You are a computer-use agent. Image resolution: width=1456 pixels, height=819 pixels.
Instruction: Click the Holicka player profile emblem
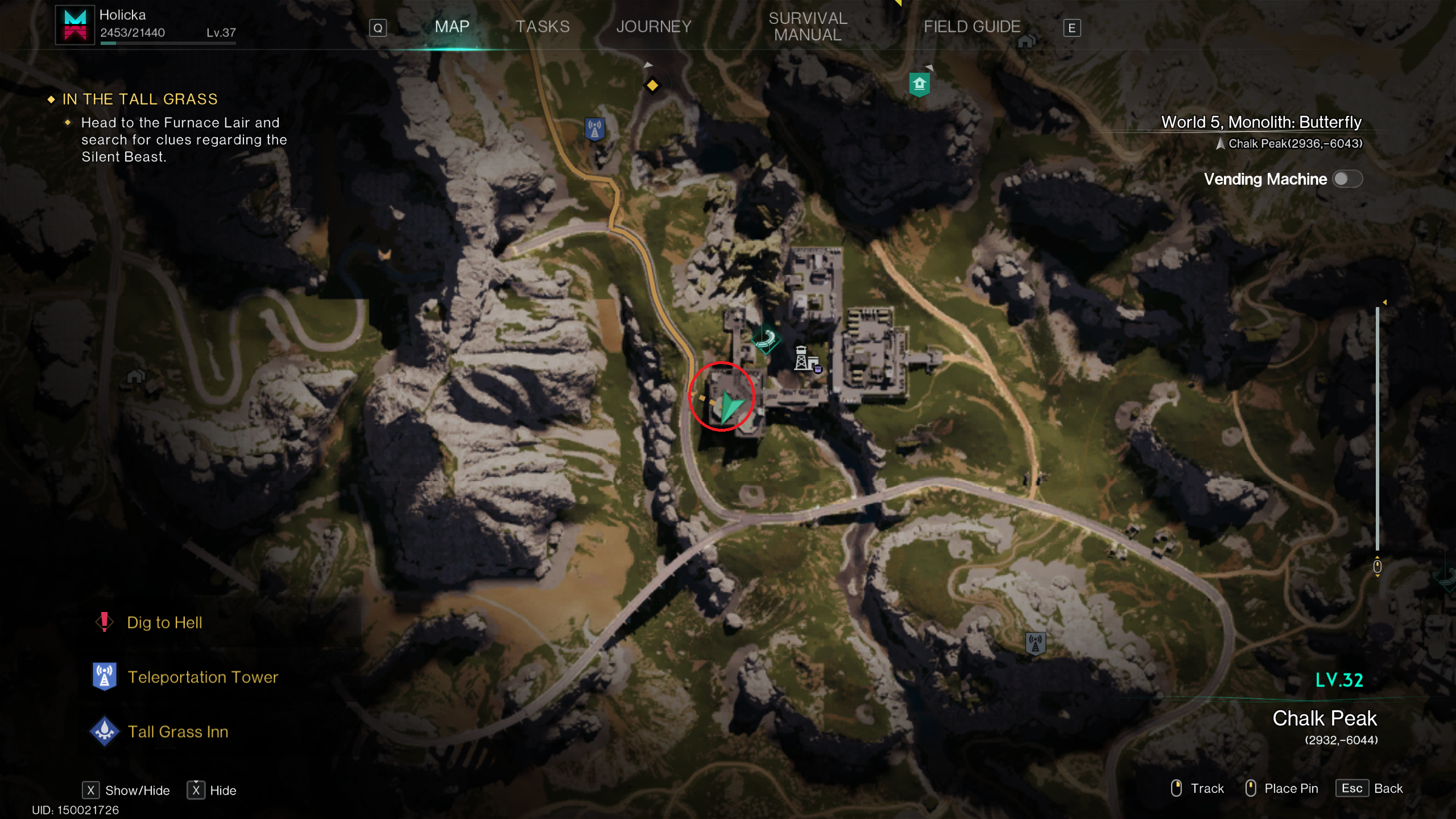(75, 25)
